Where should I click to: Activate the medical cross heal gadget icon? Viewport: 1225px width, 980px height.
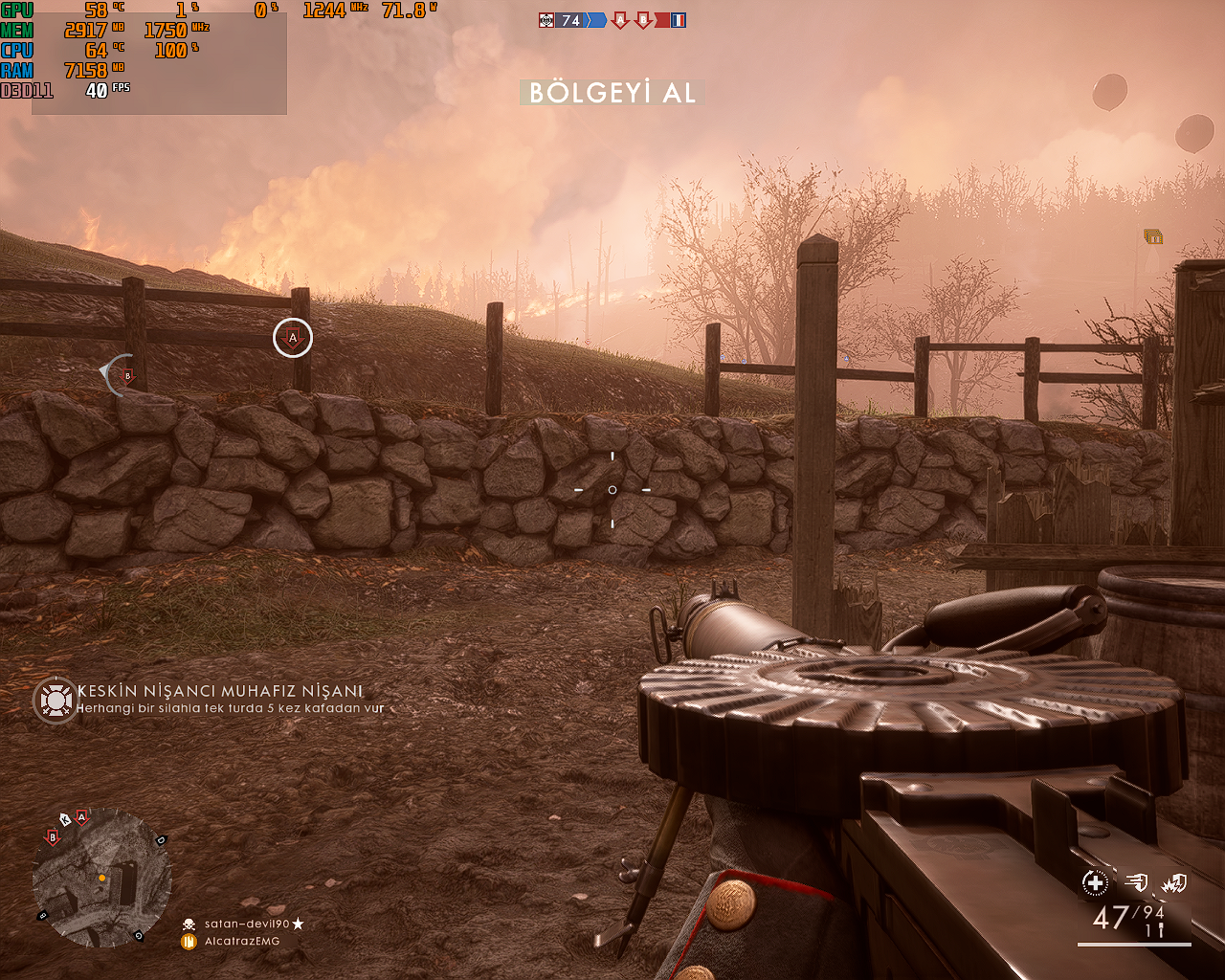1095,883
